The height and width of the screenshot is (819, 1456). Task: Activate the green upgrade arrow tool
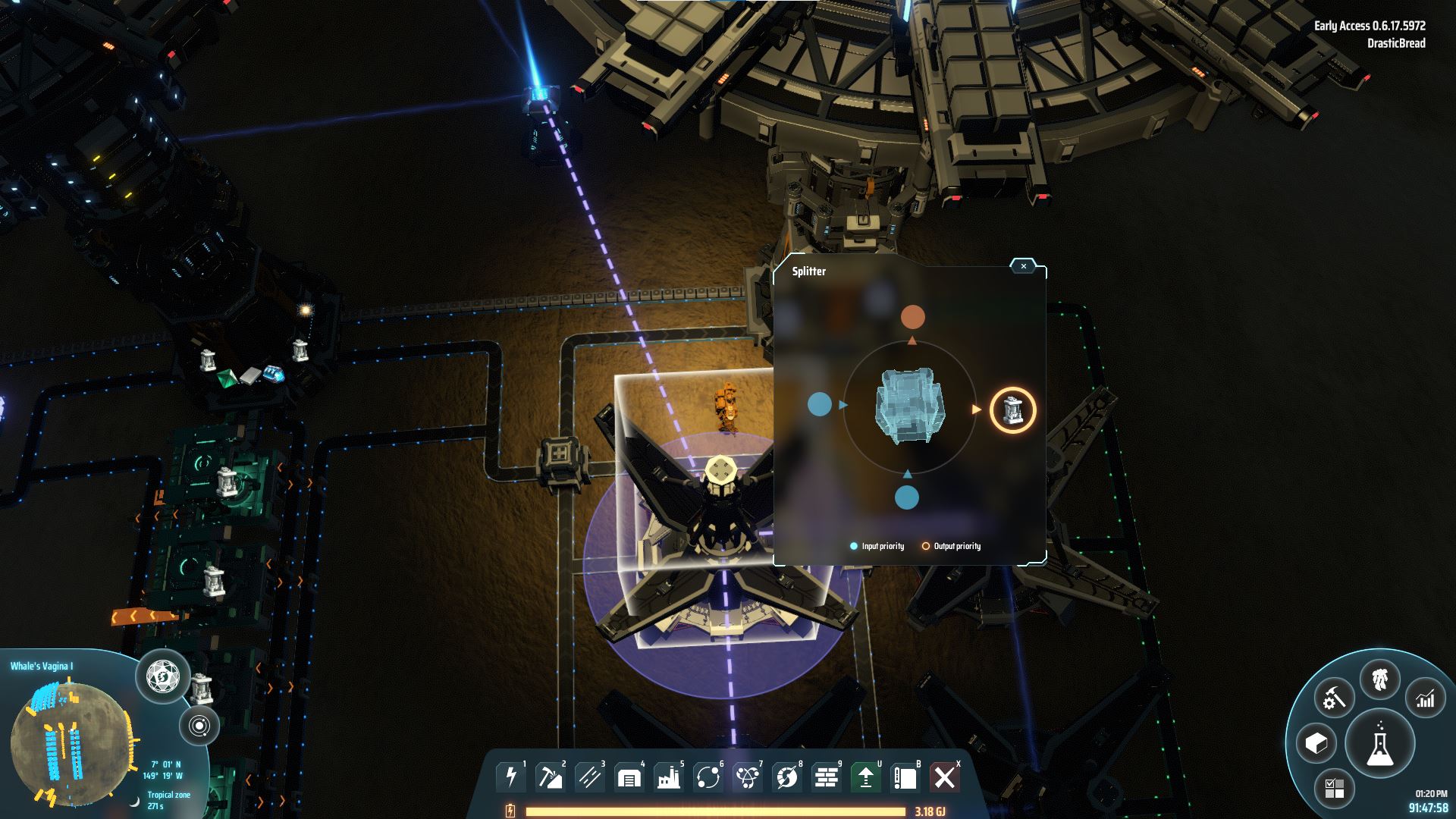tap(866, 777)
